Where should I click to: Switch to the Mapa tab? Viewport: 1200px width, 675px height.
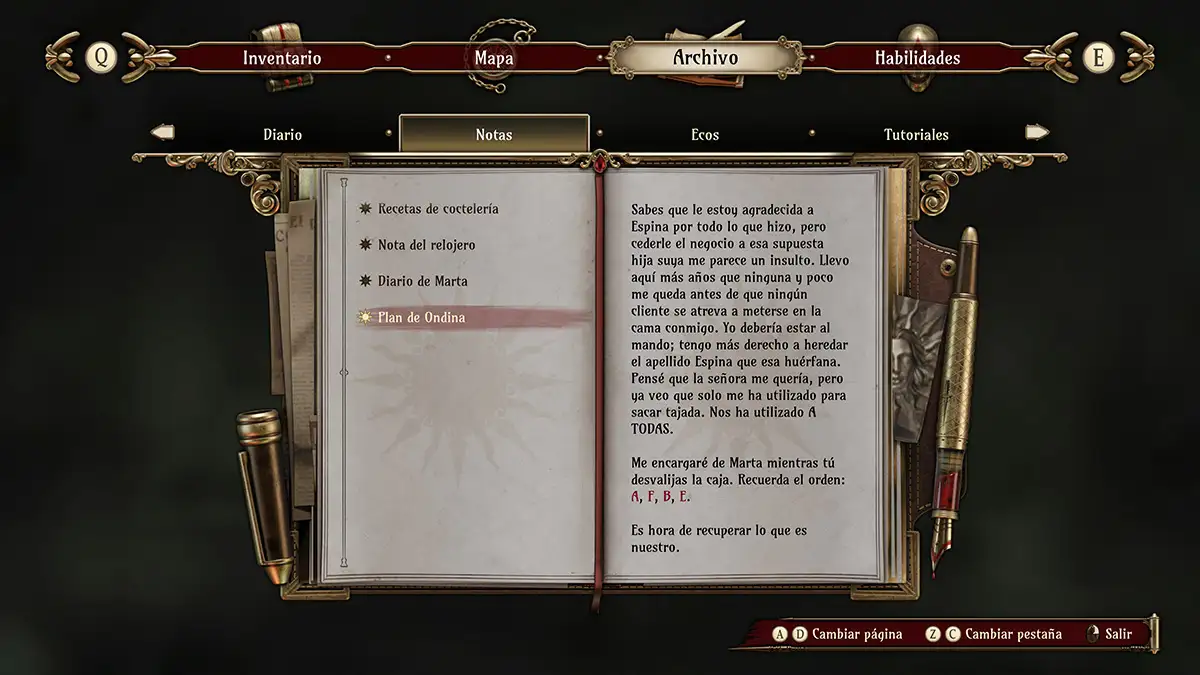(x=494, y=58)
